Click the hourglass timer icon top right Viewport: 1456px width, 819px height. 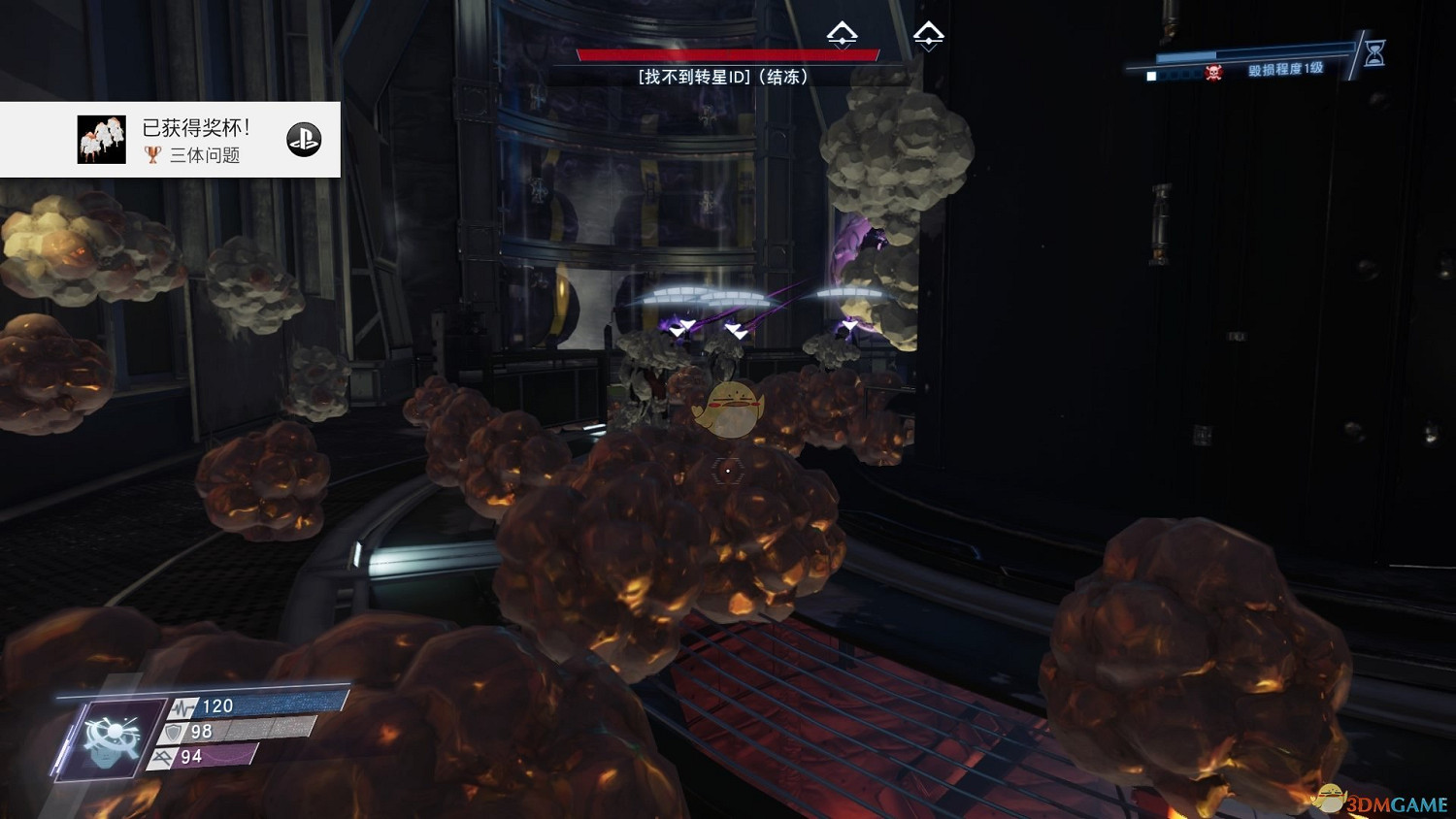(x=1373, y=54)
